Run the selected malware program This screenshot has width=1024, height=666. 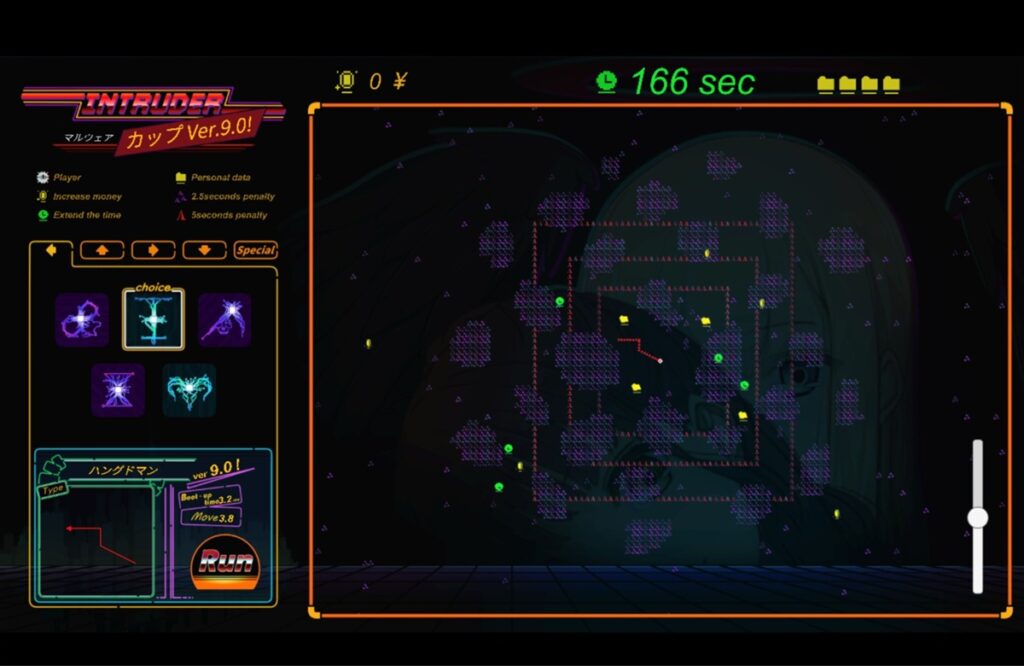[225, 563]
